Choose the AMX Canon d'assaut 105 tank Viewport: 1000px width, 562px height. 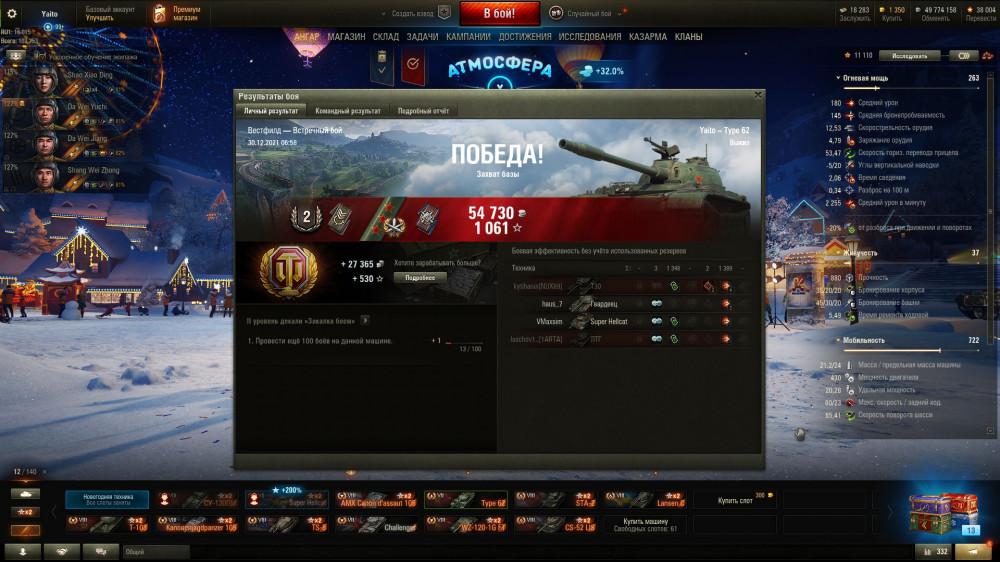coord(376,499)
